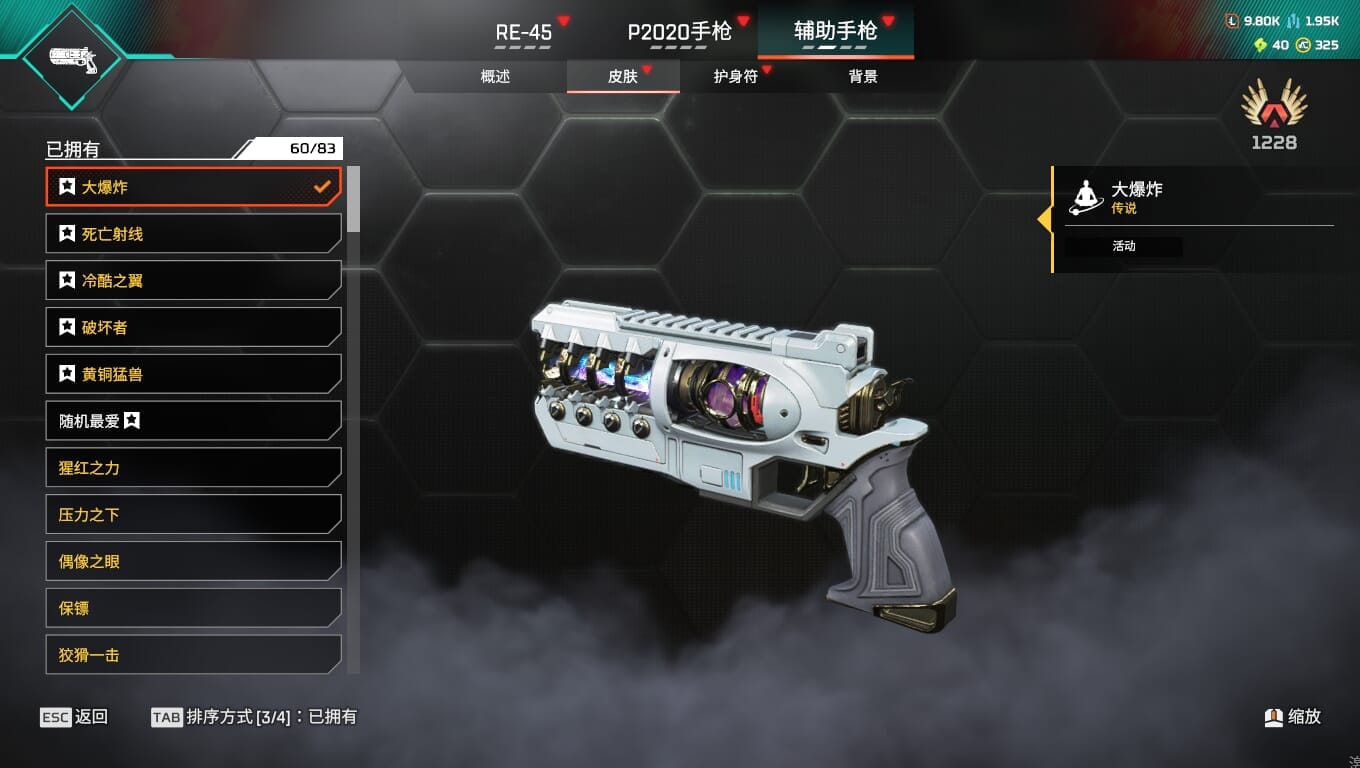
Task: Pick the 保镖 skin row
Action: point(193,608)
